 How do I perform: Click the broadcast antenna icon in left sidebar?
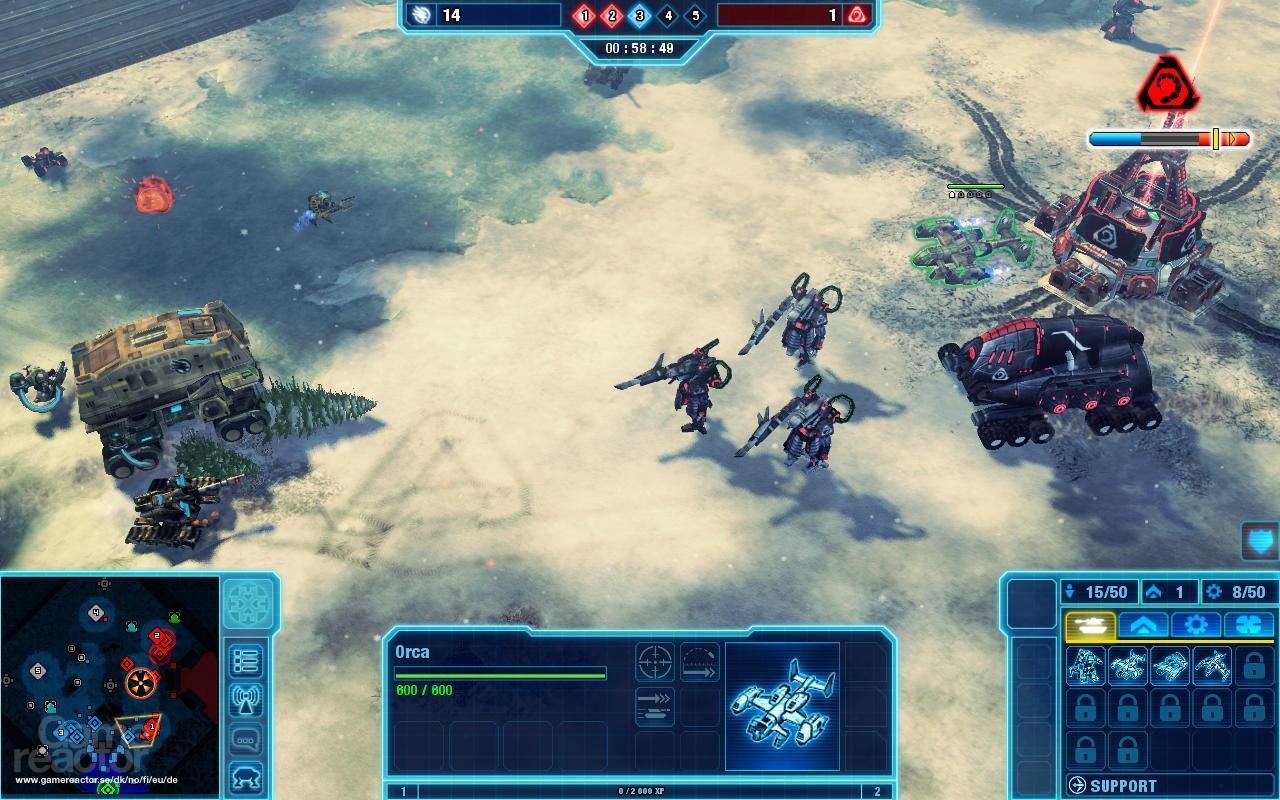pyautogui.click(x=244, y=698)
